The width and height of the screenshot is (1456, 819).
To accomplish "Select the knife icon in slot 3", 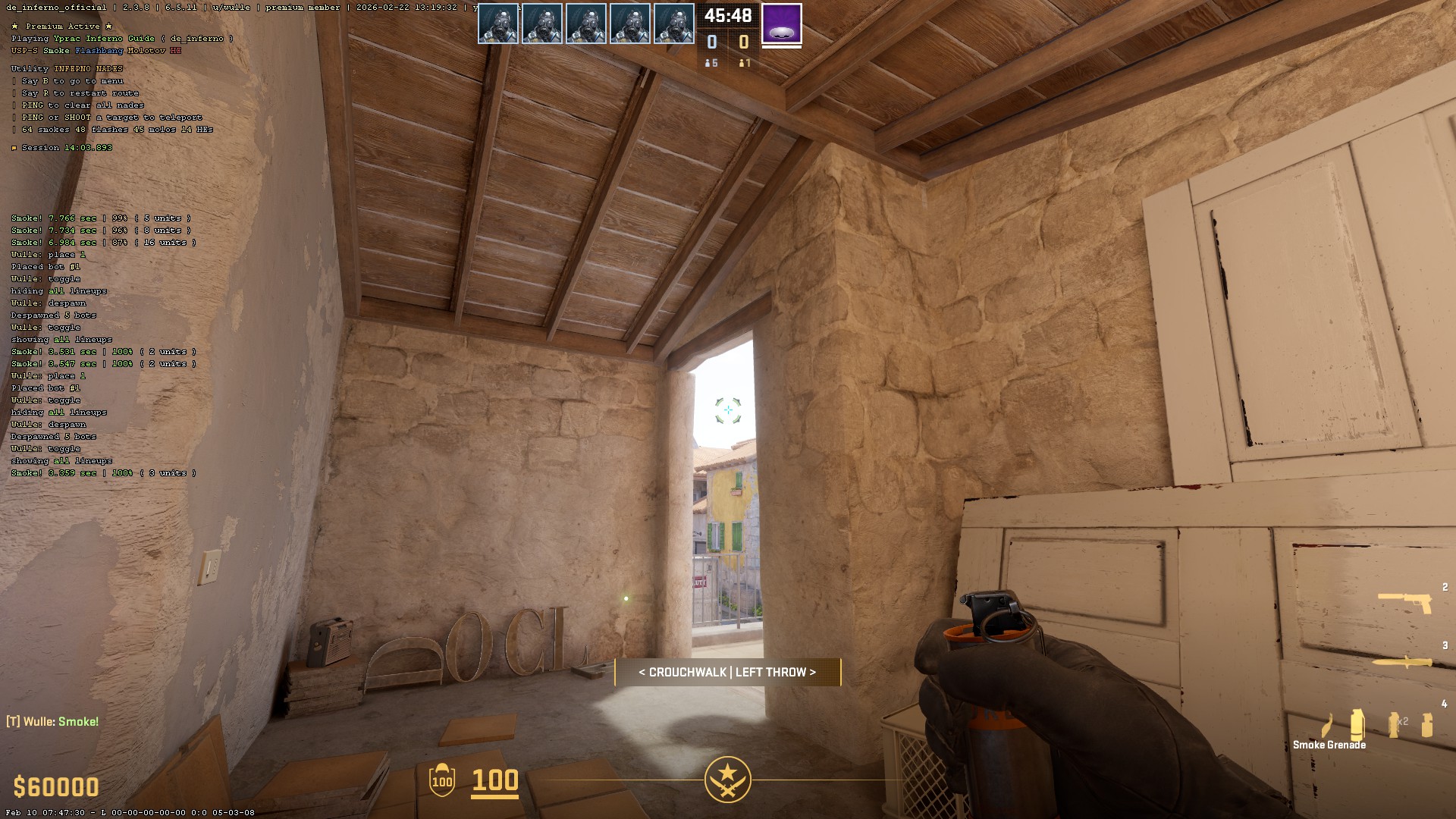I will (x=1401, y=661).
